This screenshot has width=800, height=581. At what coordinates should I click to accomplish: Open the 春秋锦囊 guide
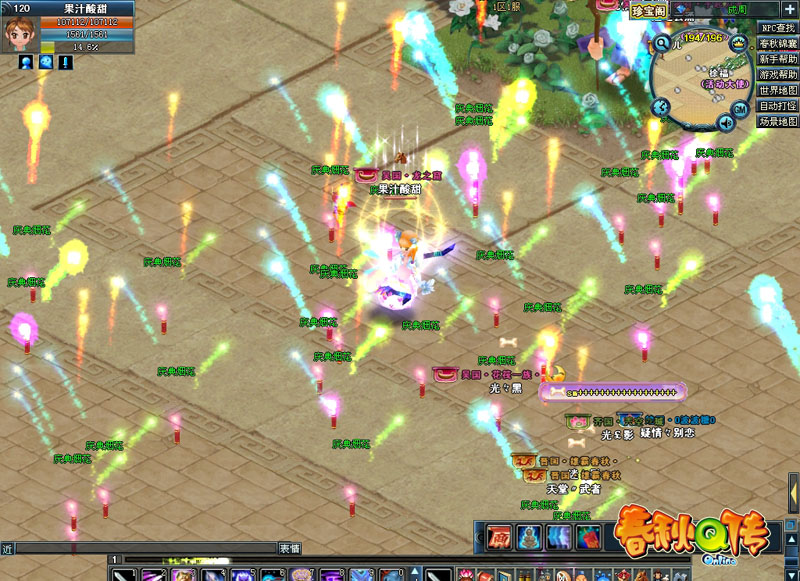click(x=779, y=44)
